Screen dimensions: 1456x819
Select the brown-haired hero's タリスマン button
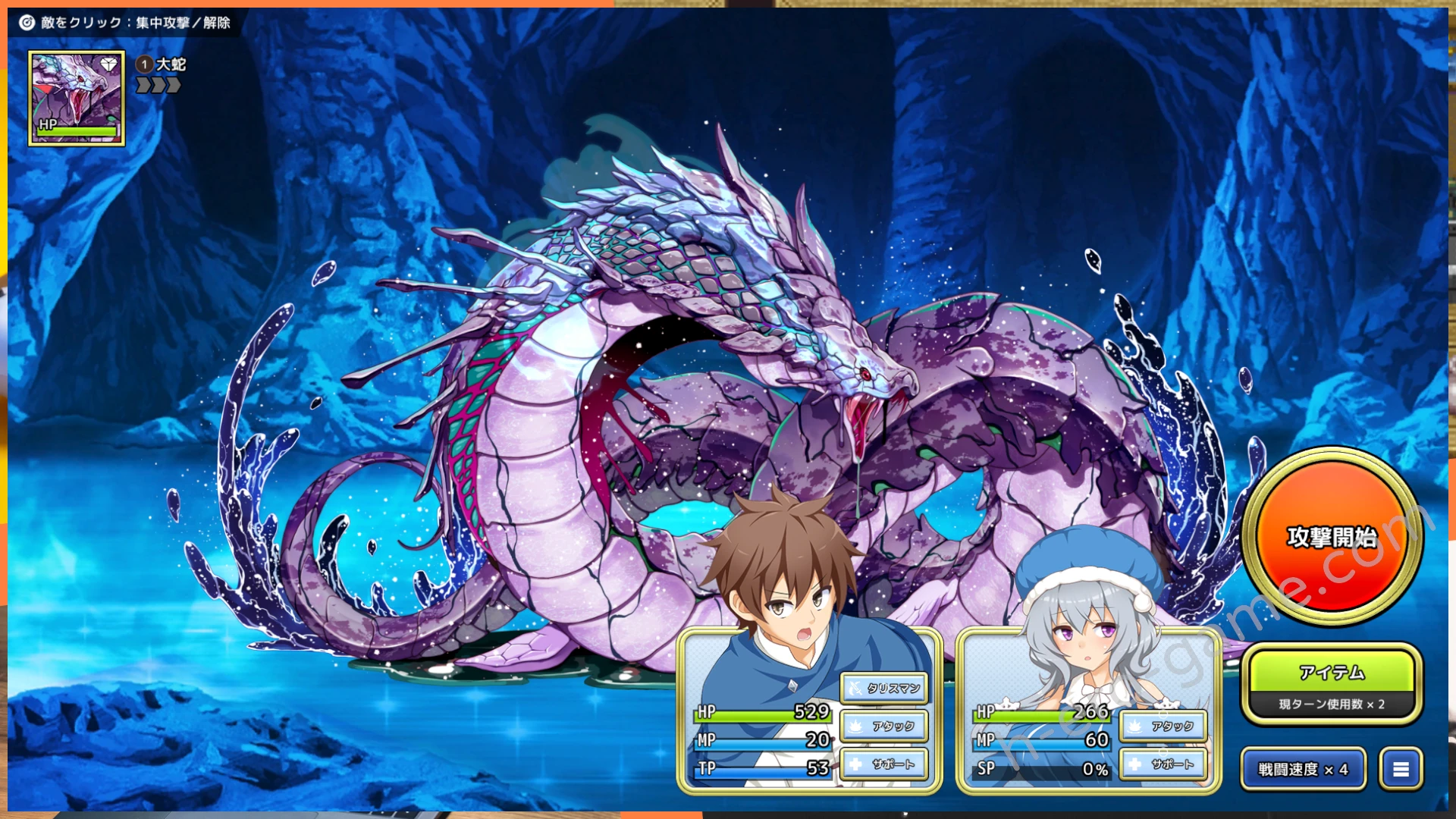click(884, 688)
